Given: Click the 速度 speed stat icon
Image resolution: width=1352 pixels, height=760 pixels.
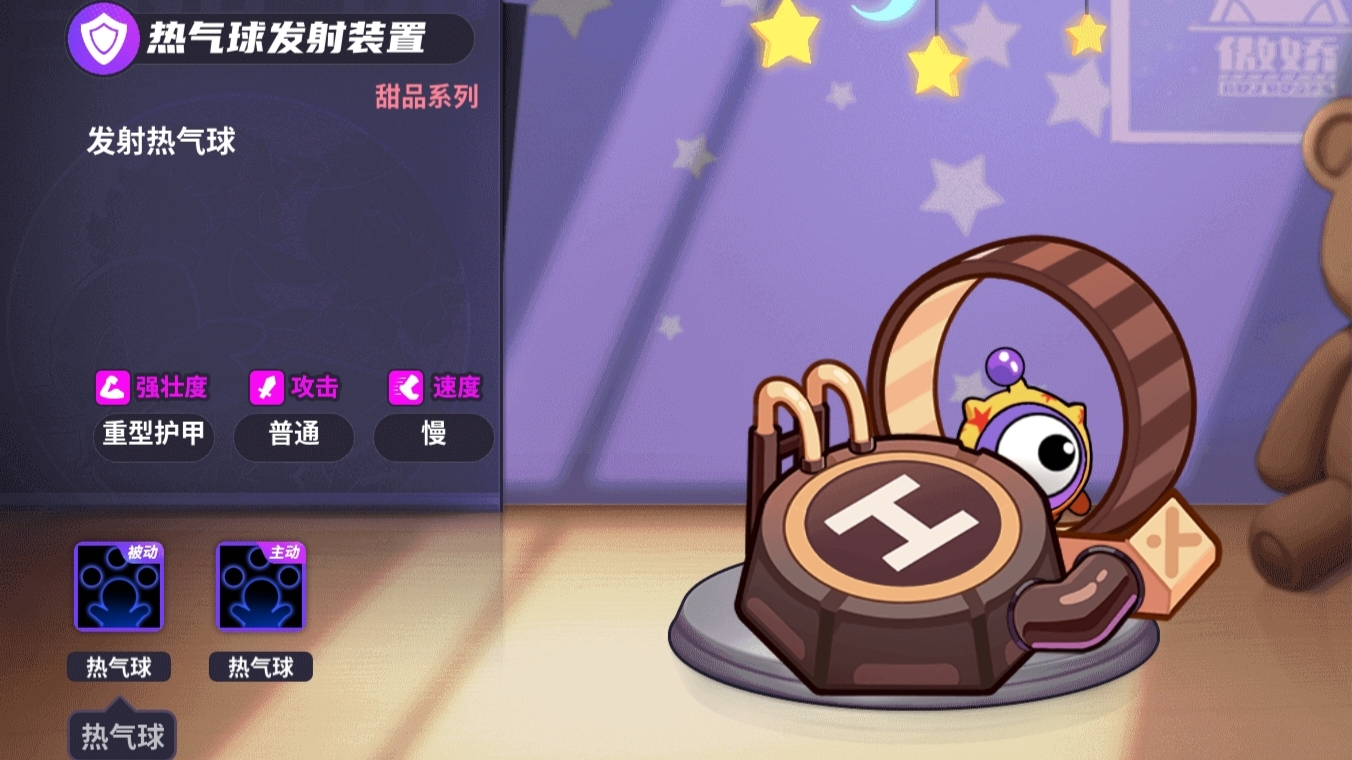Looking at the screenshot, I should 405,387.
